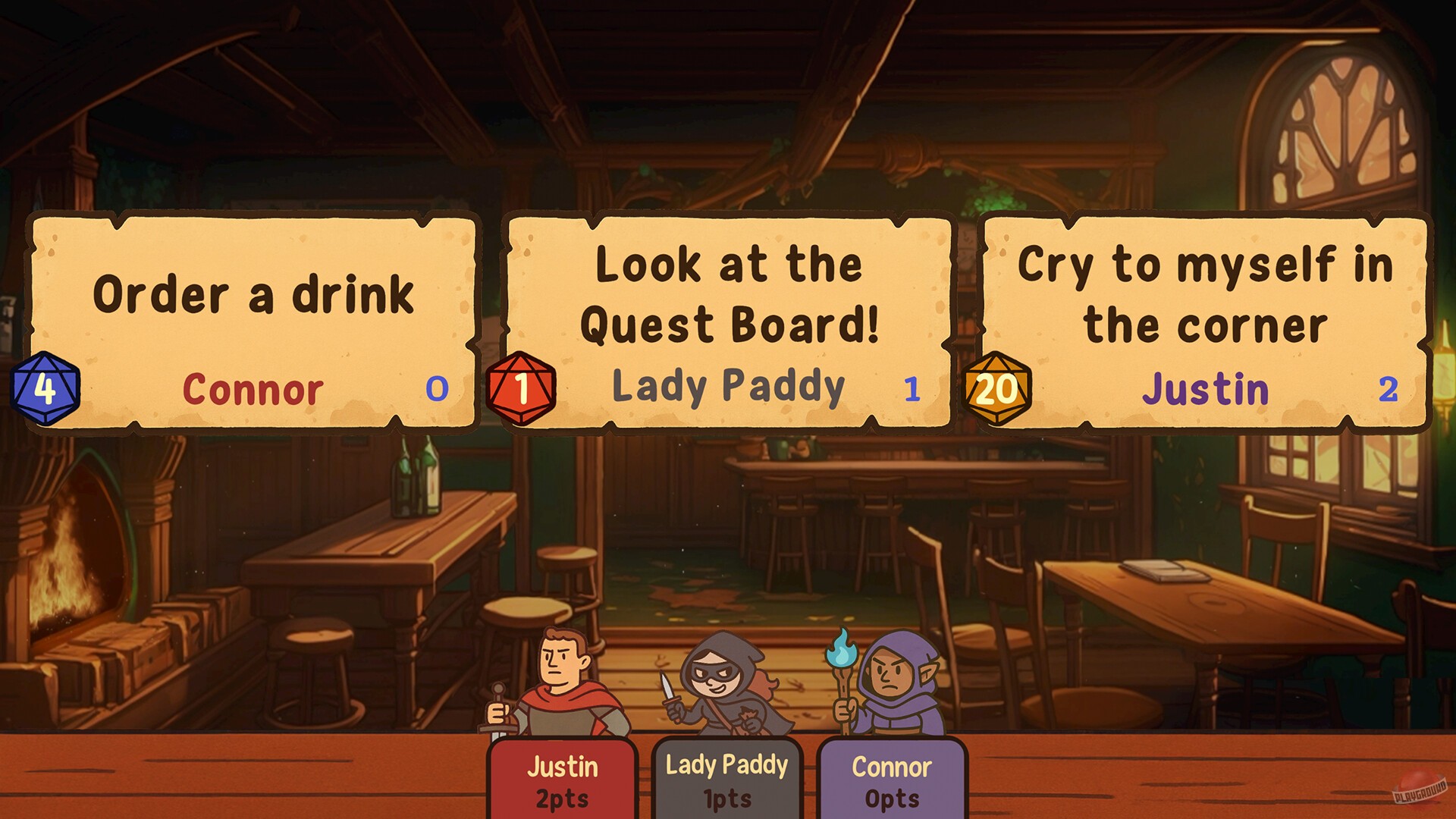Image resolution: width=1456 pixels, height=819 pixels.
Task: Click Connor's name on the left card
Action: 254,391
